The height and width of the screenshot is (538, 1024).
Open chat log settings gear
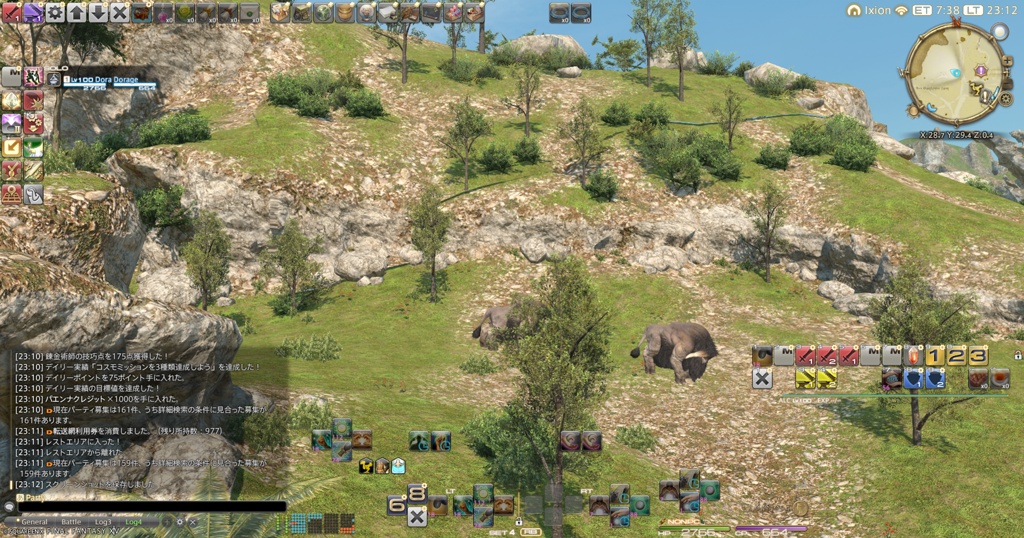(x=180, y=522)
